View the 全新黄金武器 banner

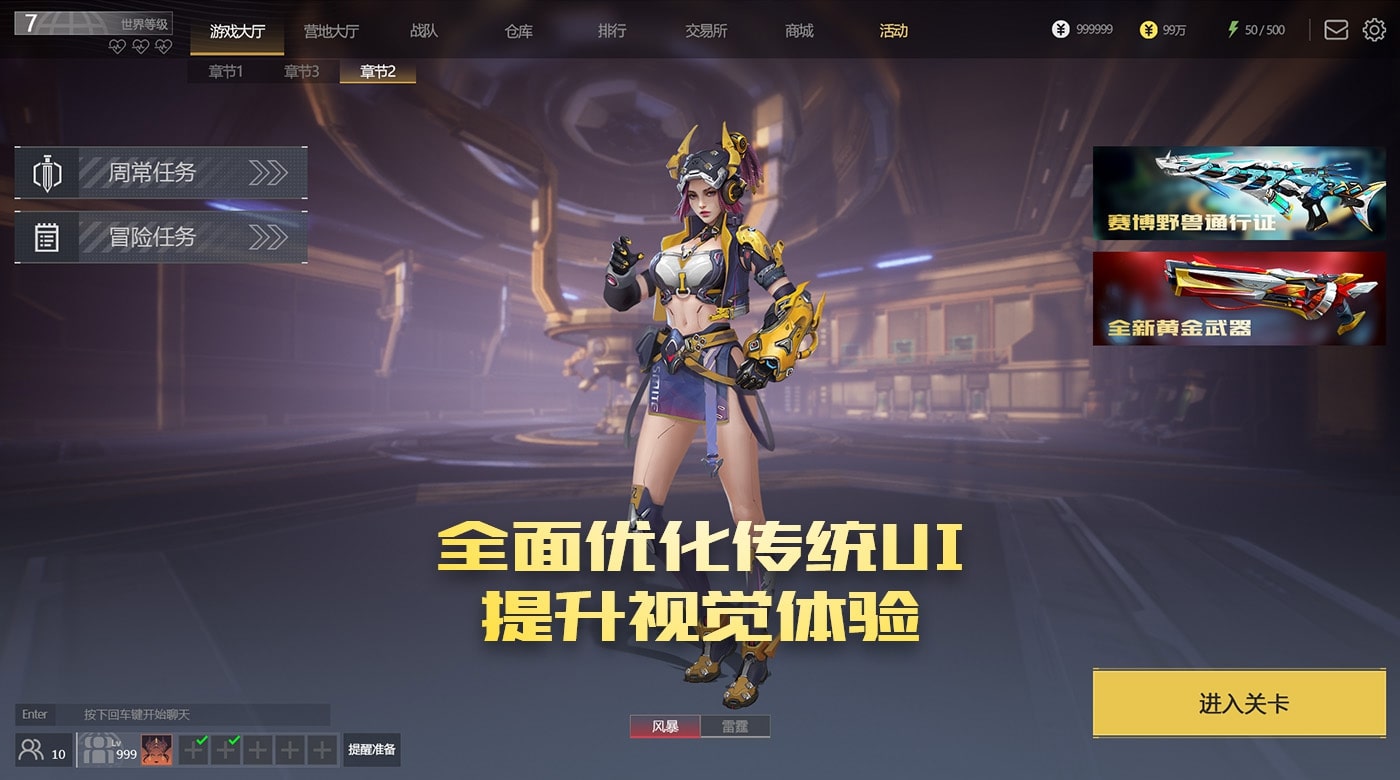1239,298
